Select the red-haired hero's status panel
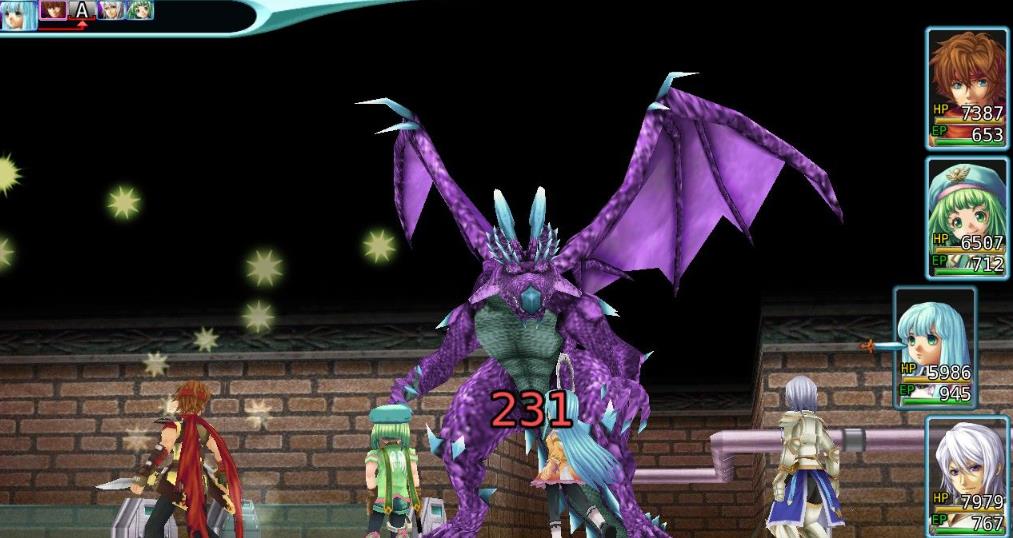This screenshot has height=538, width=1013. pos(966,88)
